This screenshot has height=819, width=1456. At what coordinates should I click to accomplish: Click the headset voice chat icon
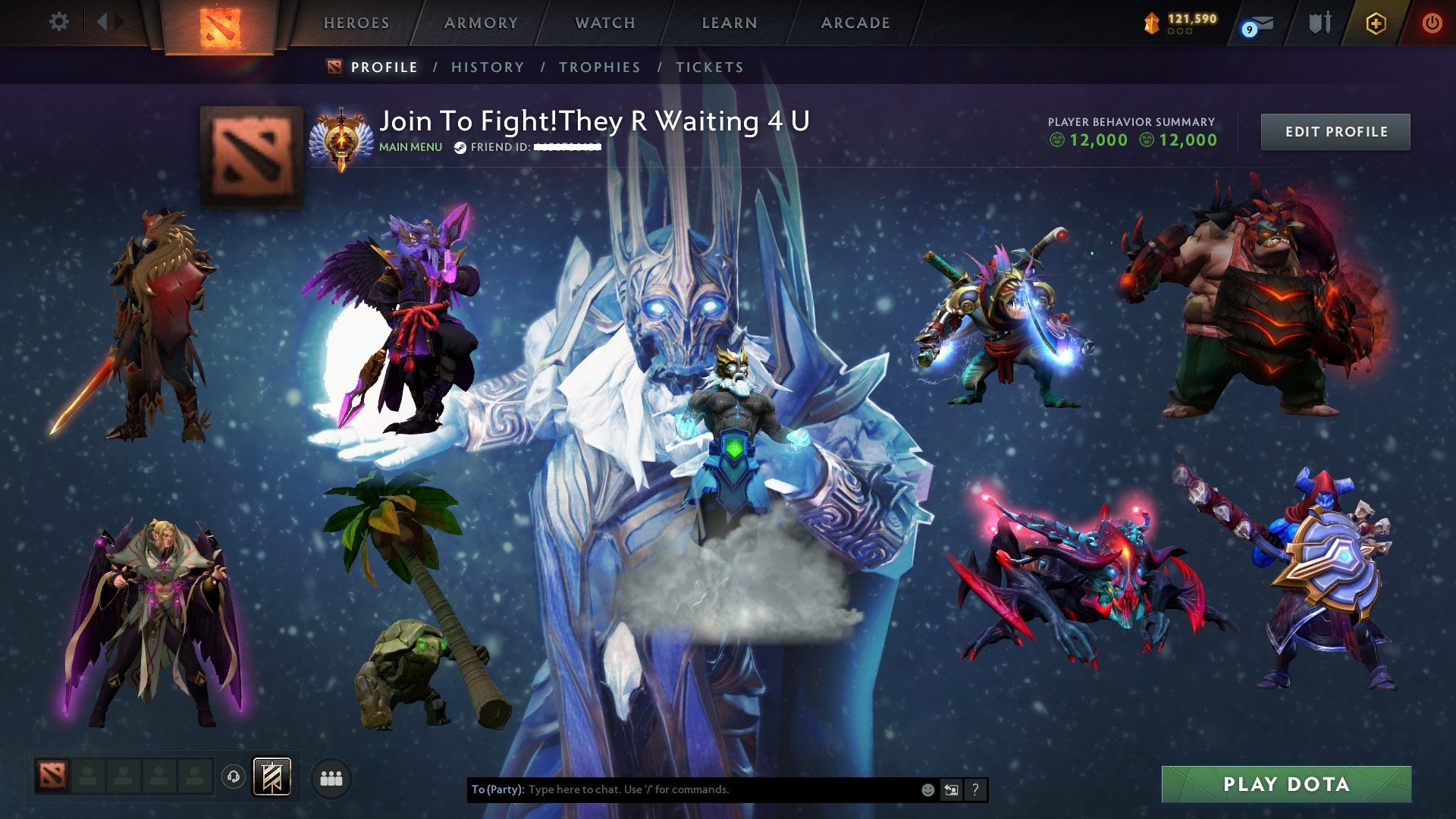pyautogui.click(x=234, y=777)
